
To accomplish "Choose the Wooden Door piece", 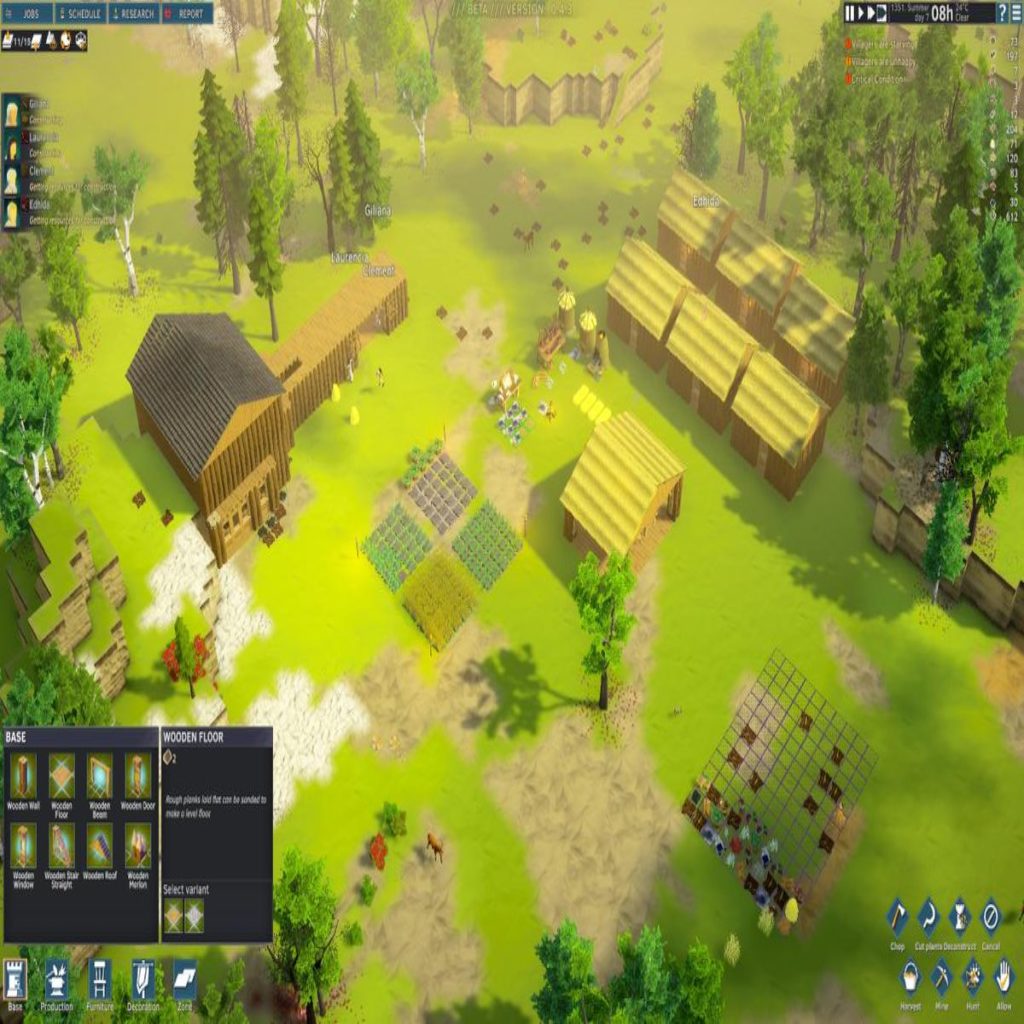I will 138,775.
